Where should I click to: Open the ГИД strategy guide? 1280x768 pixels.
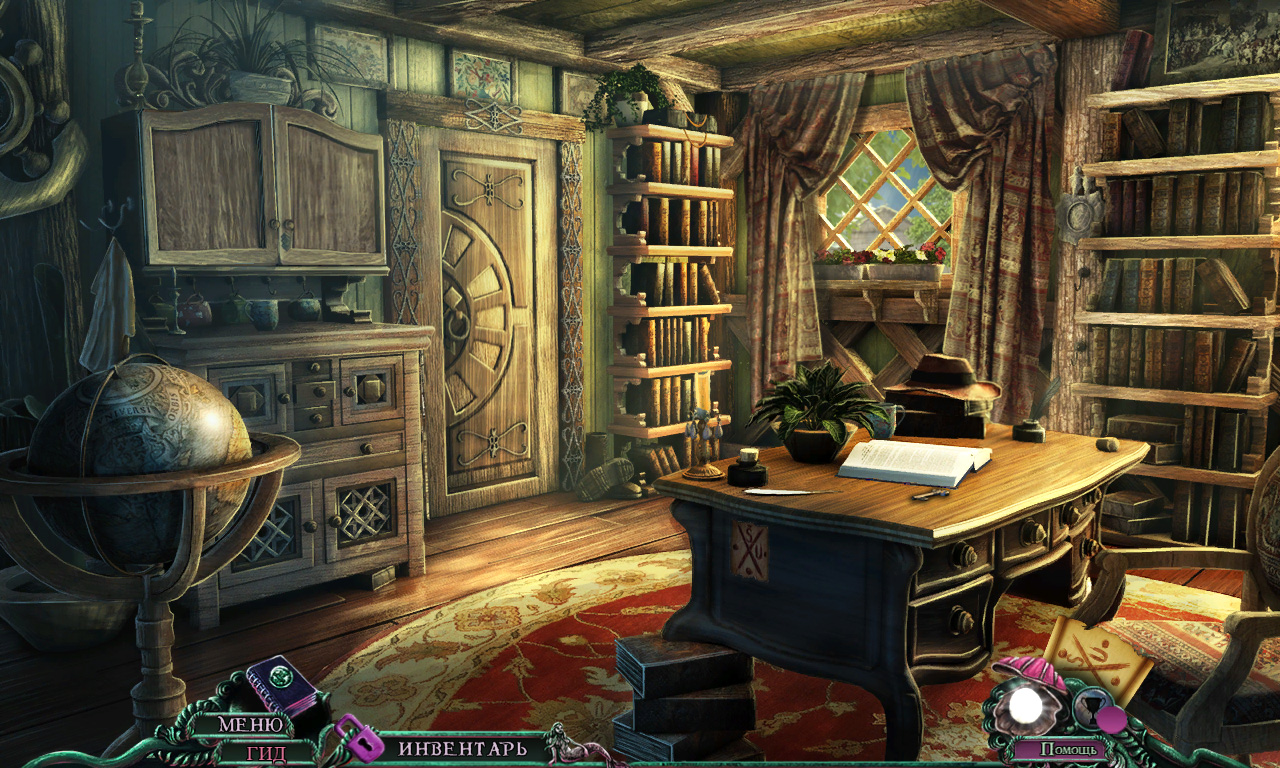[265, 753]
